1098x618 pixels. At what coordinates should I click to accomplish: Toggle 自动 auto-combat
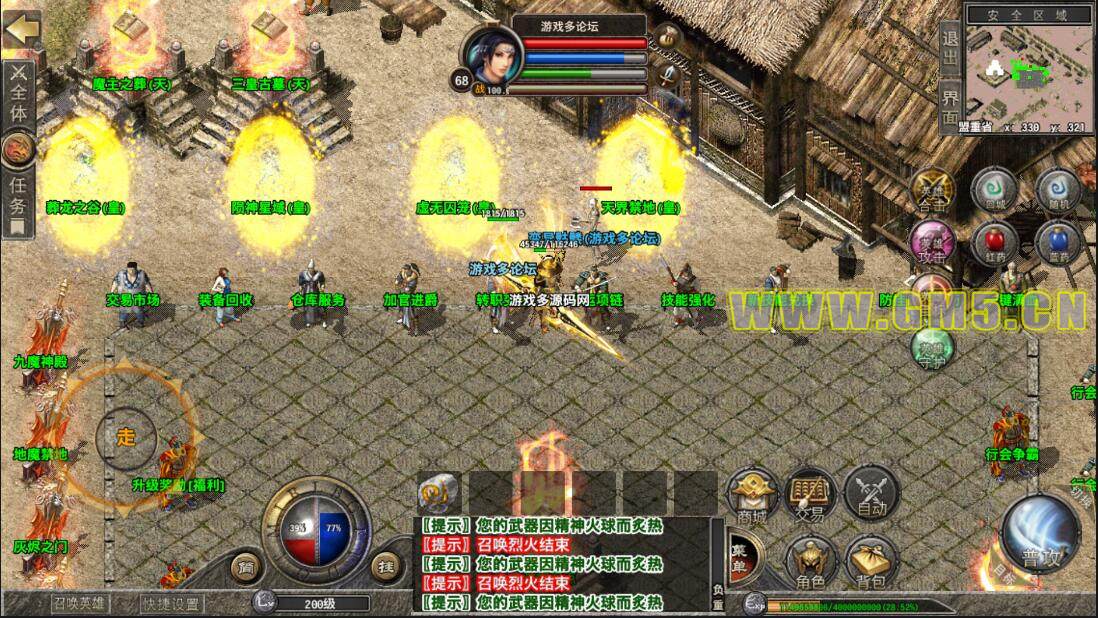pos(869,497)
